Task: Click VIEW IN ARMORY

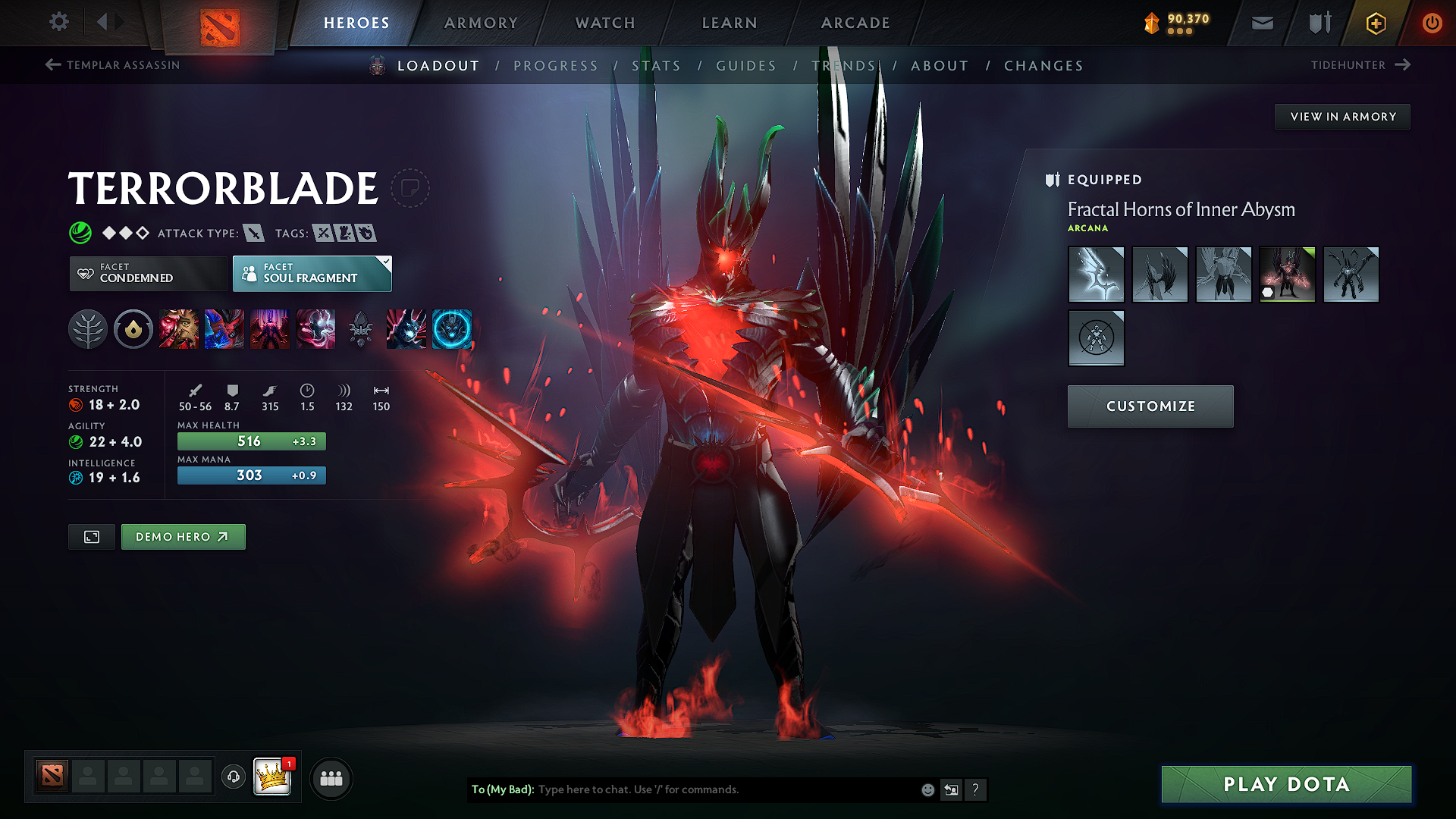Action: click(x=1342, y=116)
